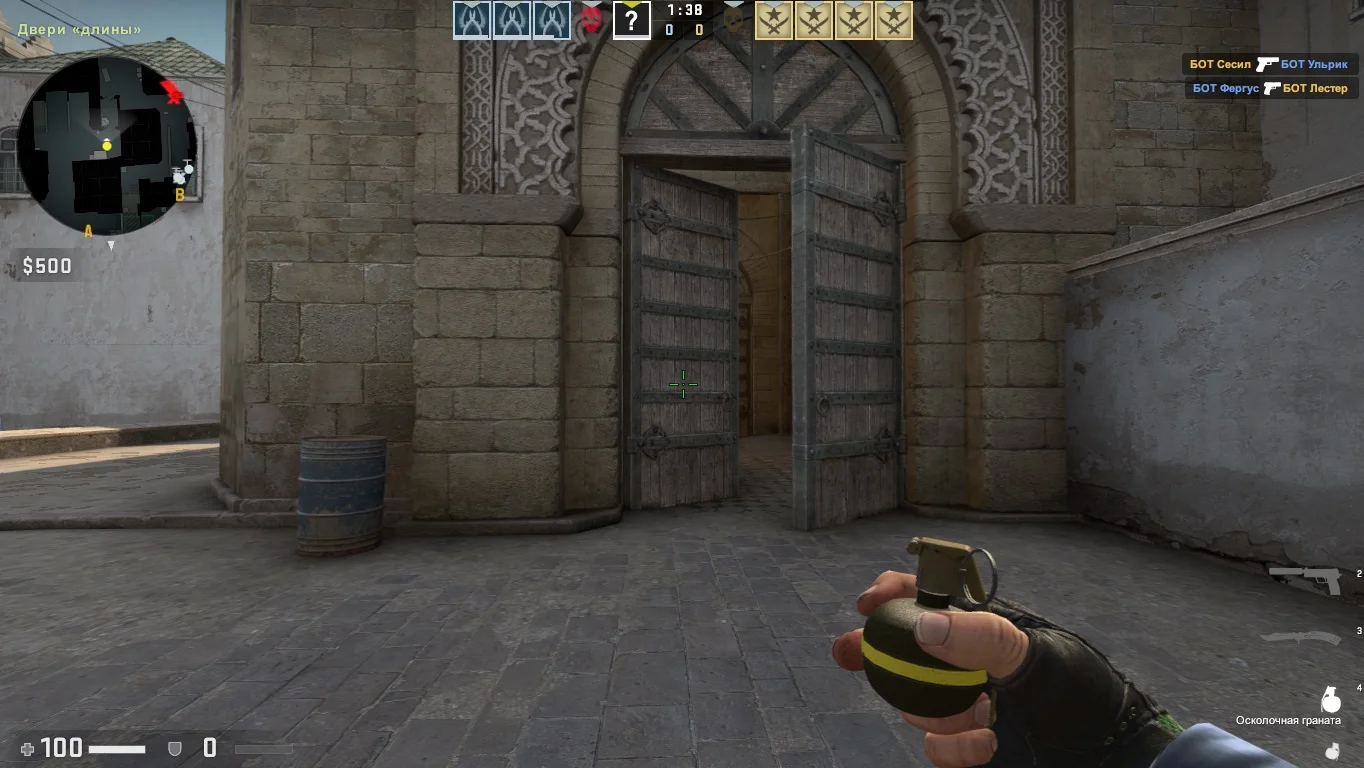Select the silenced pistol weapon slot

point(1306,579)
